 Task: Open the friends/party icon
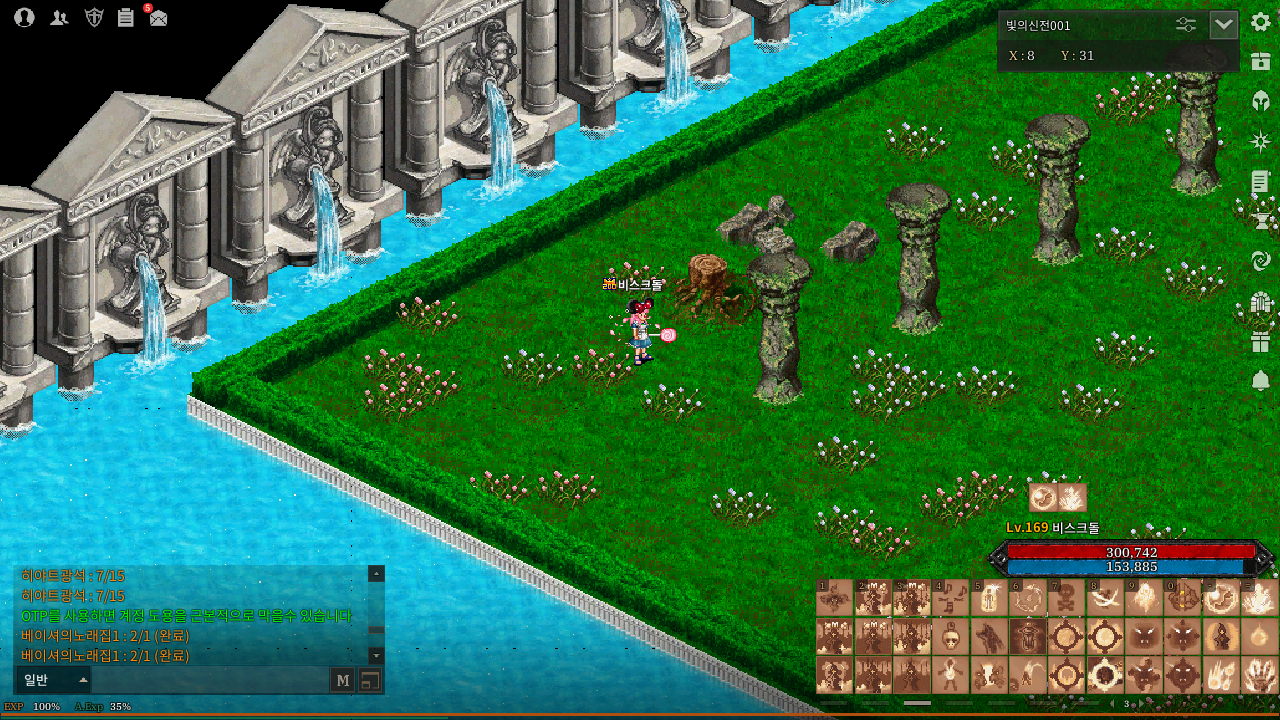[x=59, y=17]
